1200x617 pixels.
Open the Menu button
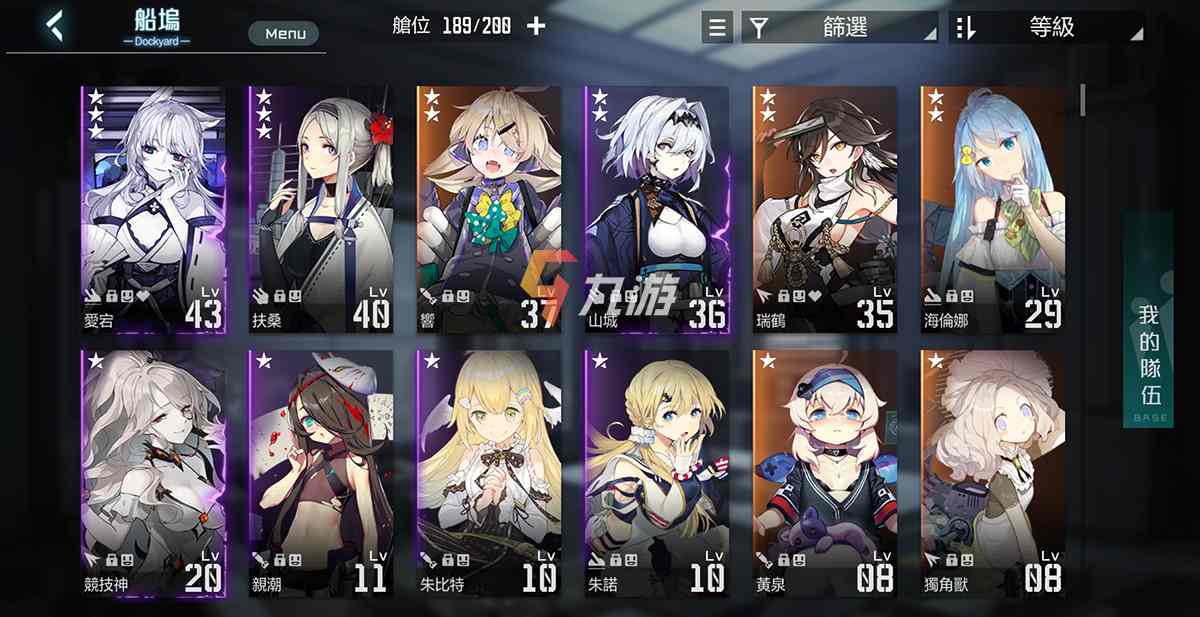click(284, 34)
